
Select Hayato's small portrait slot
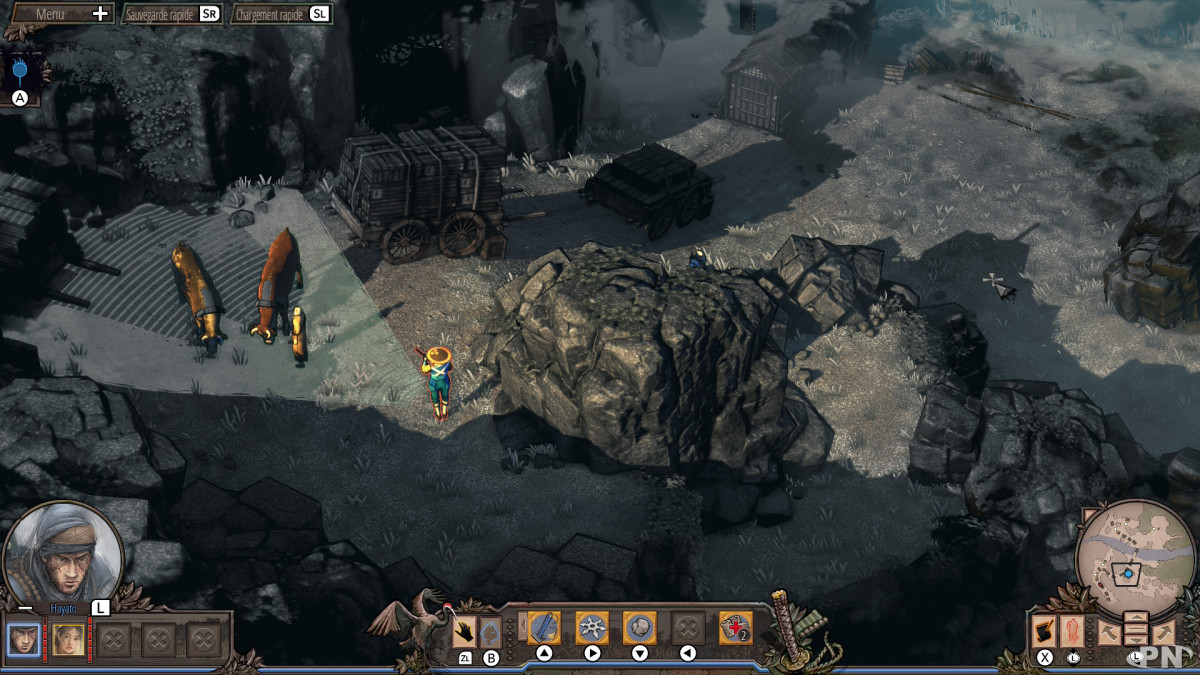point(25,639)
